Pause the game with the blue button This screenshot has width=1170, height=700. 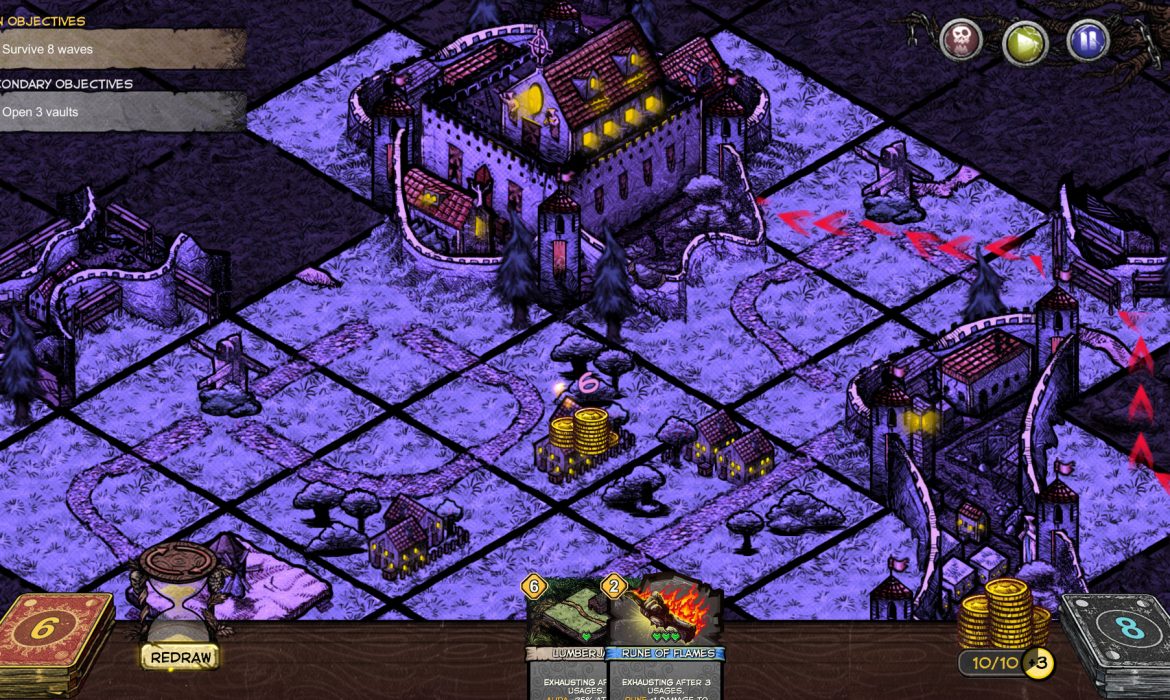1088,41
